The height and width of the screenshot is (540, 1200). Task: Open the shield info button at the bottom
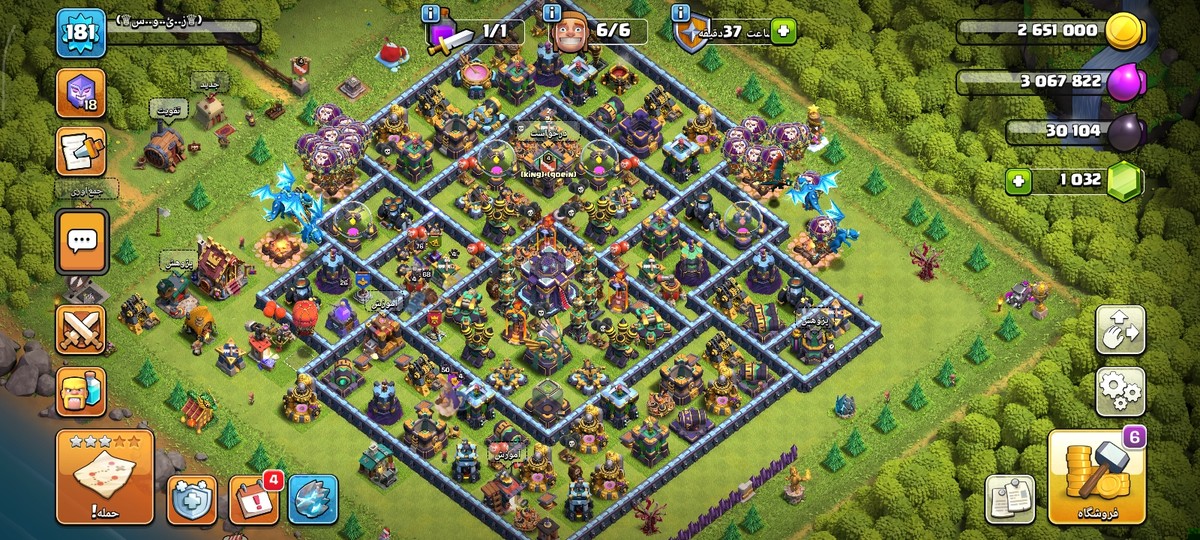point(191,499)
